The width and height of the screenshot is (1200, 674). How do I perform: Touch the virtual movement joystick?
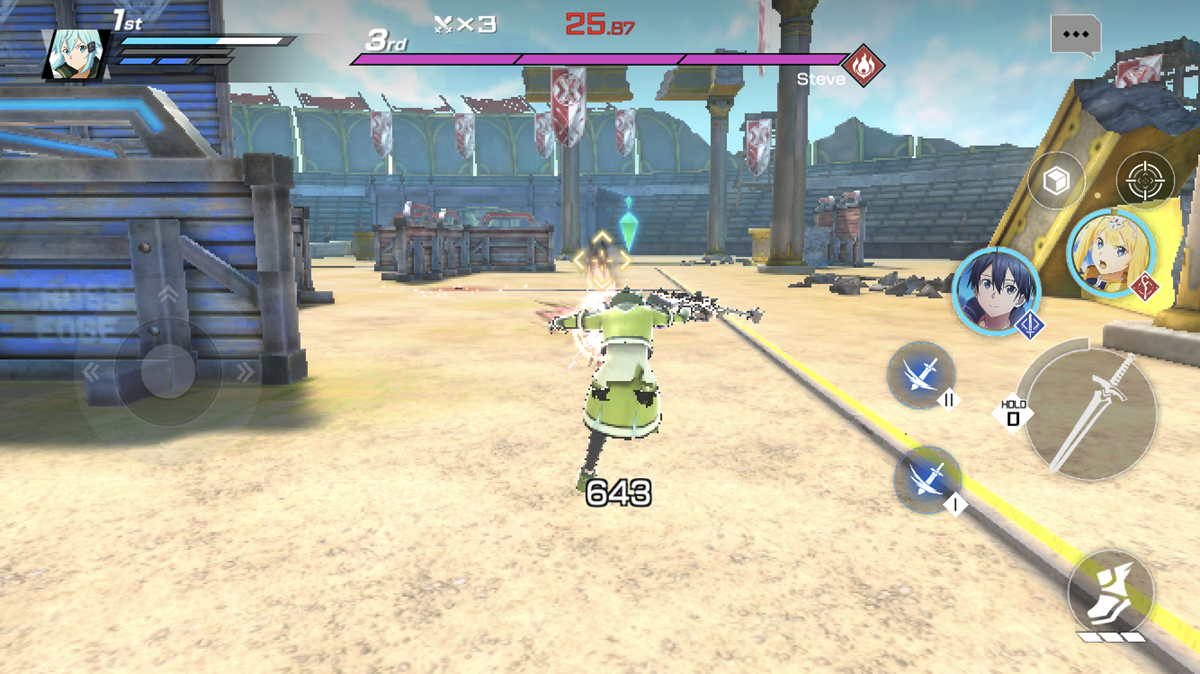(x=167, y=373)
